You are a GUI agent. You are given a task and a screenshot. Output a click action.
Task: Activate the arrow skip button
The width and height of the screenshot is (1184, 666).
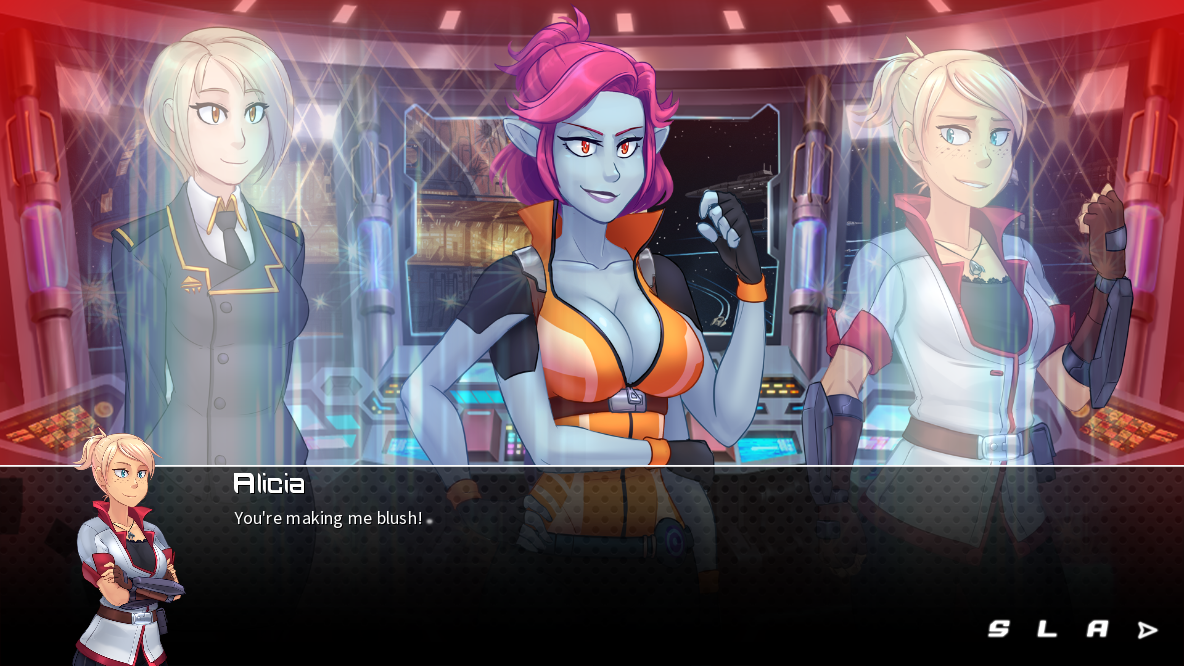pyautogui.click(x=1148, y=630)
